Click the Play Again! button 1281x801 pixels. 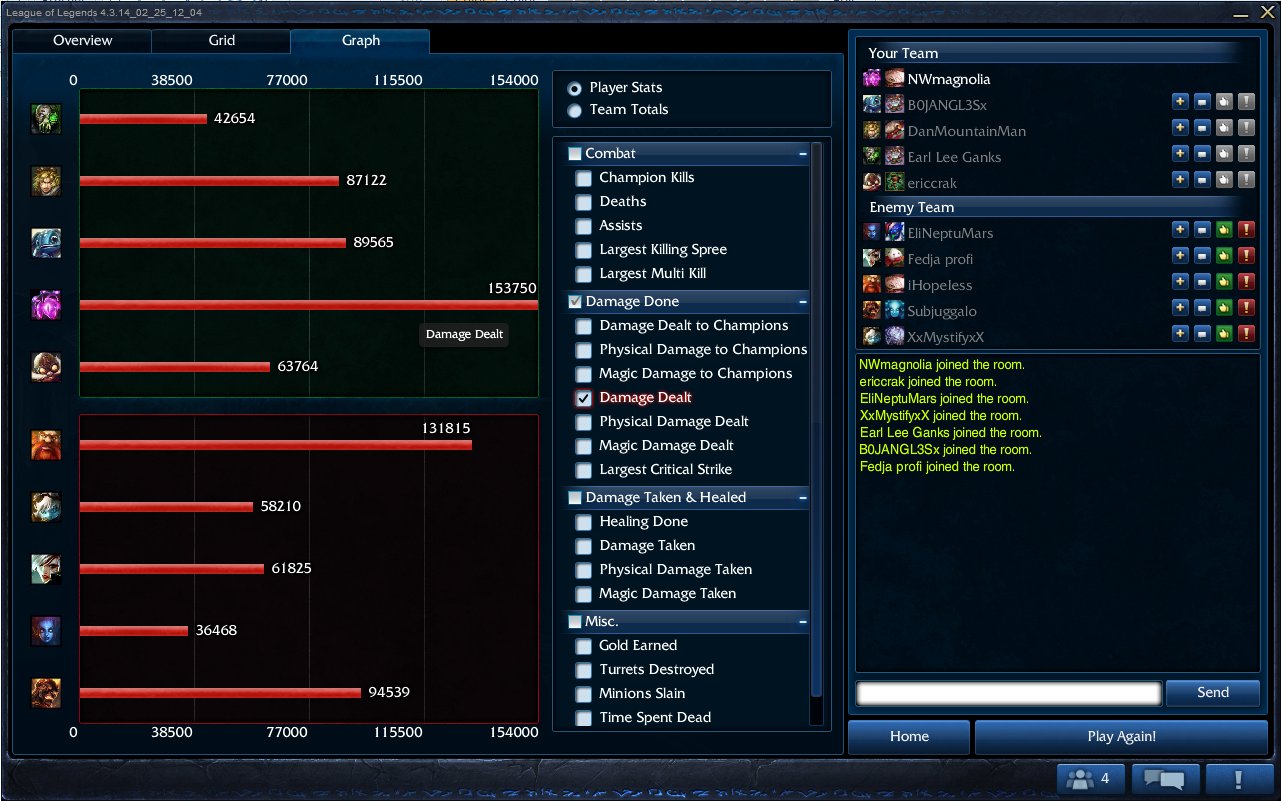1121,737
